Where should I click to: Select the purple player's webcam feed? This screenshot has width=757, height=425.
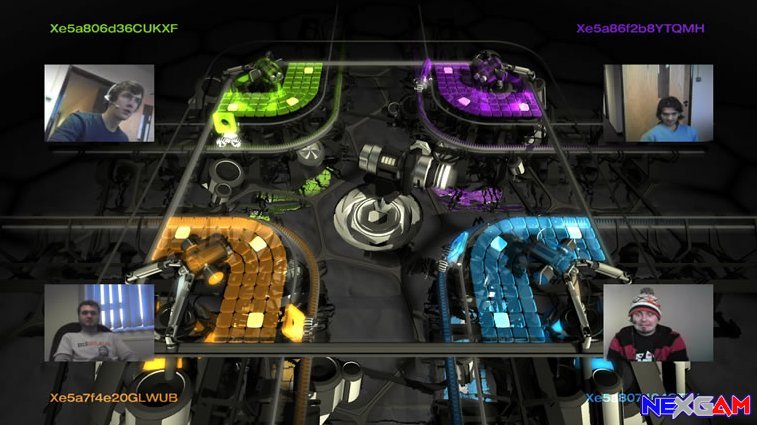point(658,103)
